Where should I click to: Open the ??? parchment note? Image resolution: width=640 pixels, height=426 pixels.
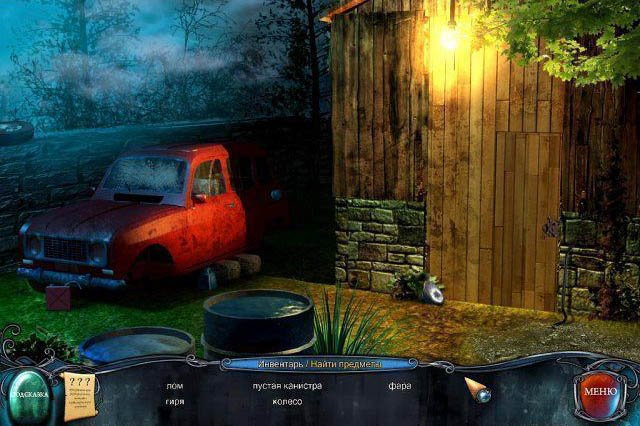pyautogui.click(x=78, y=393)
